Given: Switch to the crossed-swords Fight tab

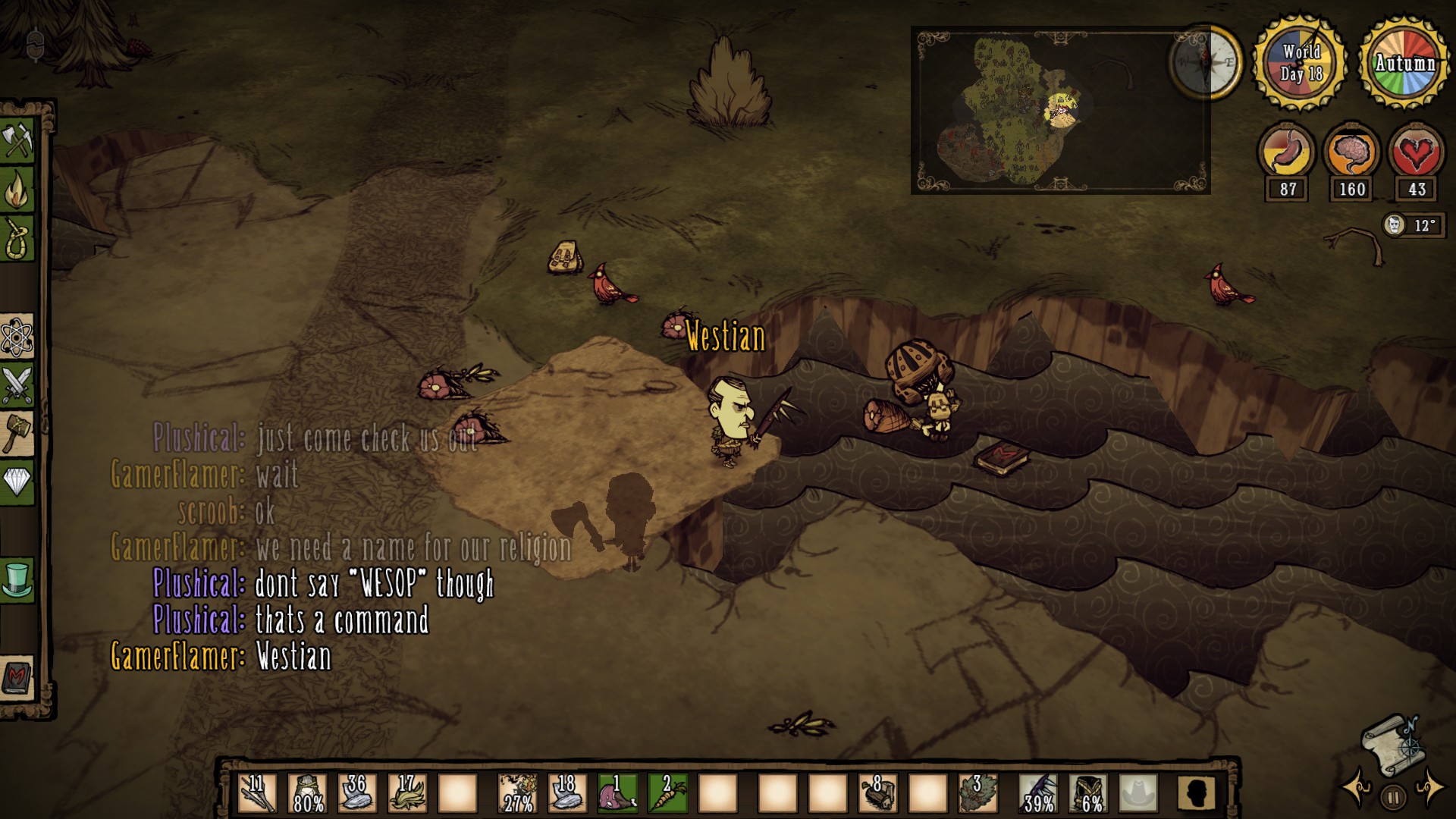Looking at the screenshot, I should click(x=17, y=385).
